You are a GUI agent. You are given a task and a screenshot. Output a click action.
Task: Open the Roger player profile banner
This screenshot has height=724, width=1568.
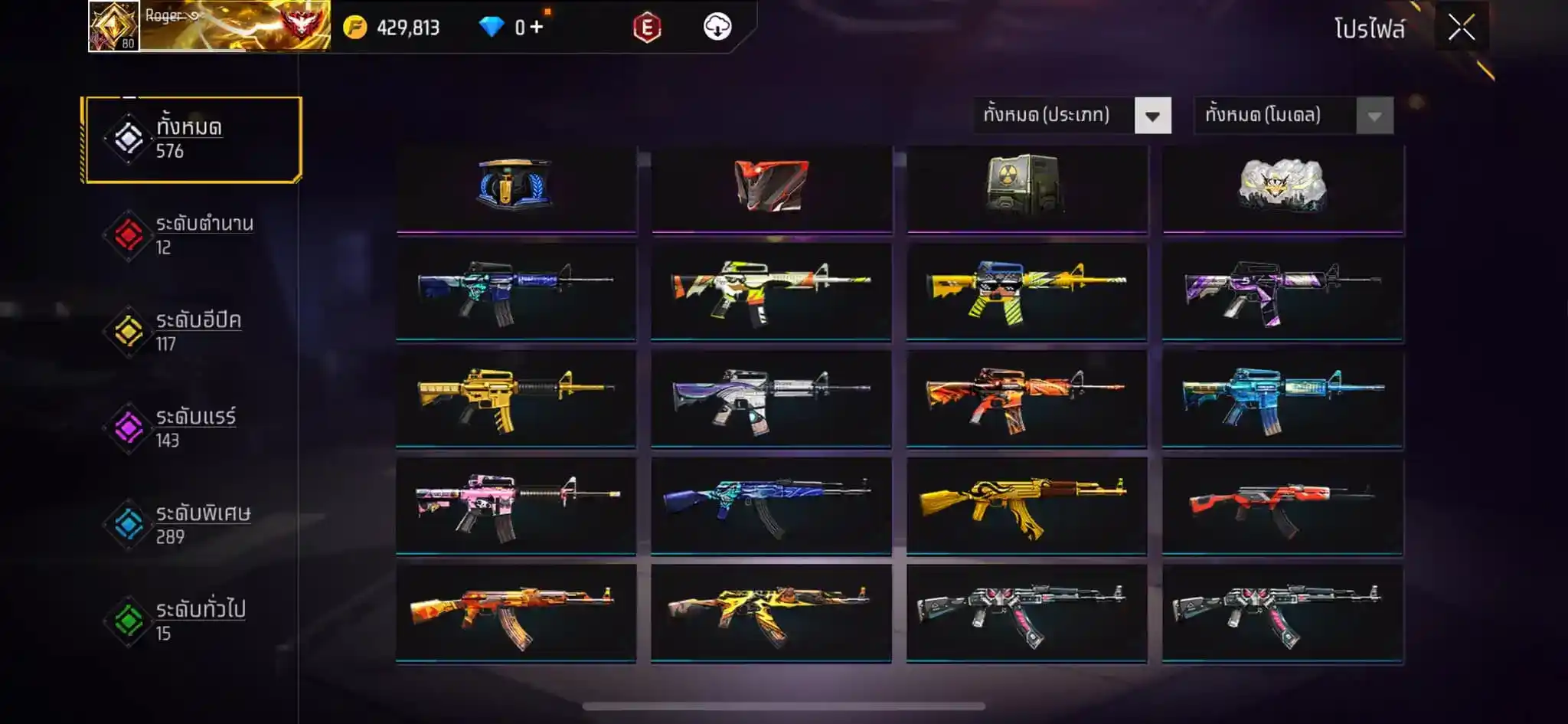point(210,26)
